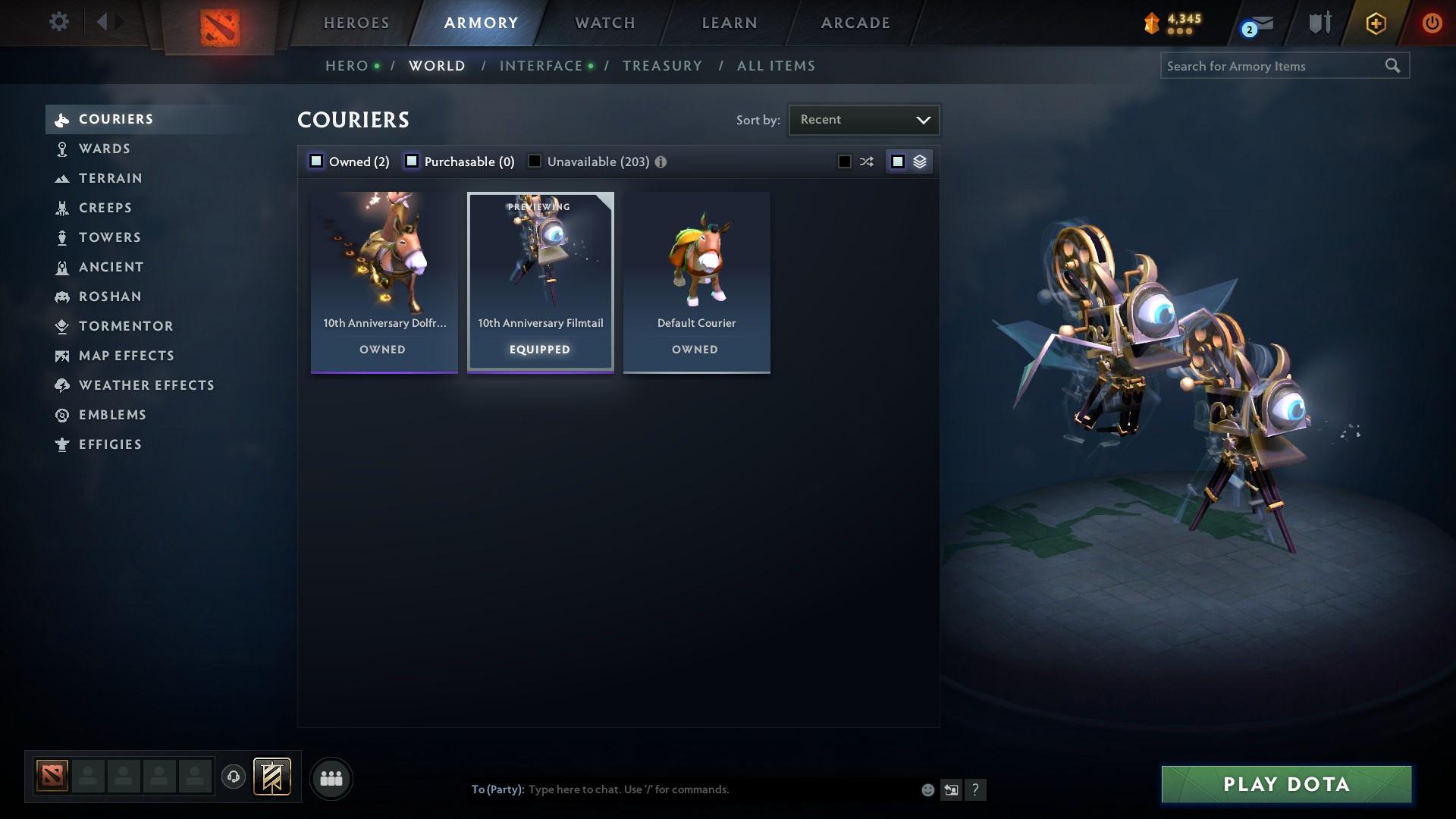Viewport: 1456px width, 819px height.
Task: Open the Wards category
Action: [x=104, y=149]
